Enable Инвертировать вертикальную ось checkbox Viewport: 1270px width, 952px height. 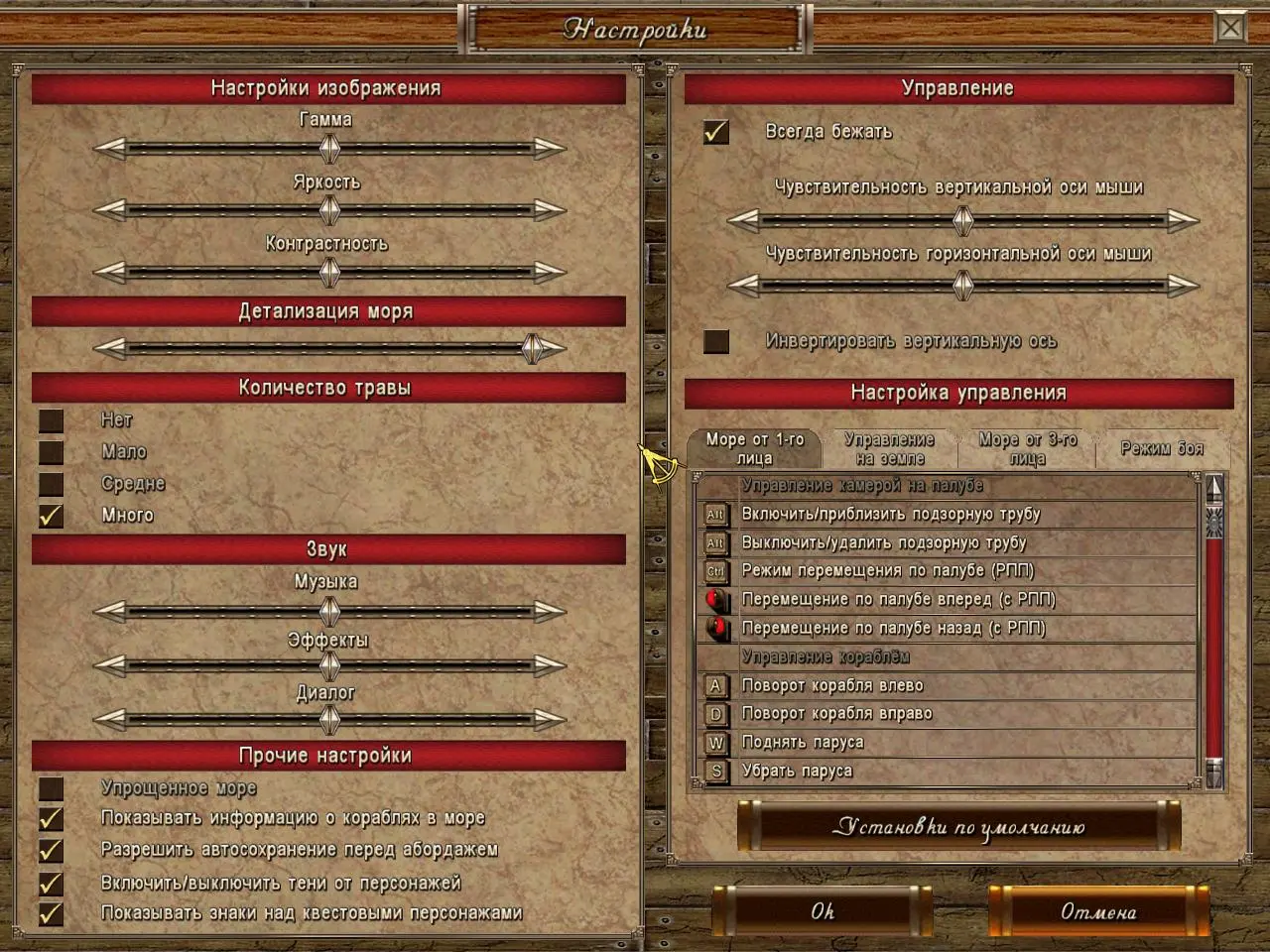tap(715, 341)
